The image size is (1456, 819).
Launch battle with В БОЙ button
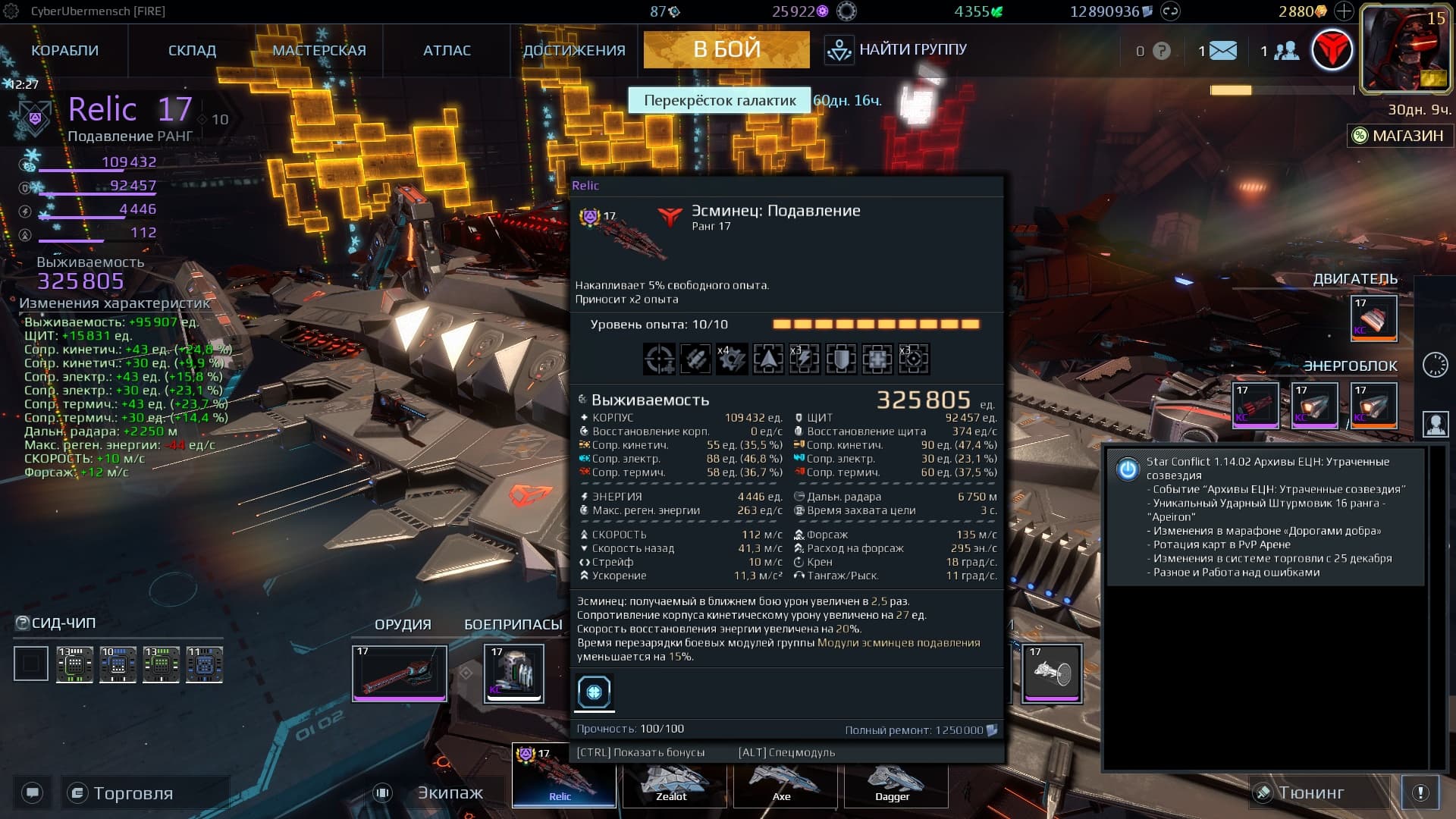pyautogui.click(x=726, y=49)
